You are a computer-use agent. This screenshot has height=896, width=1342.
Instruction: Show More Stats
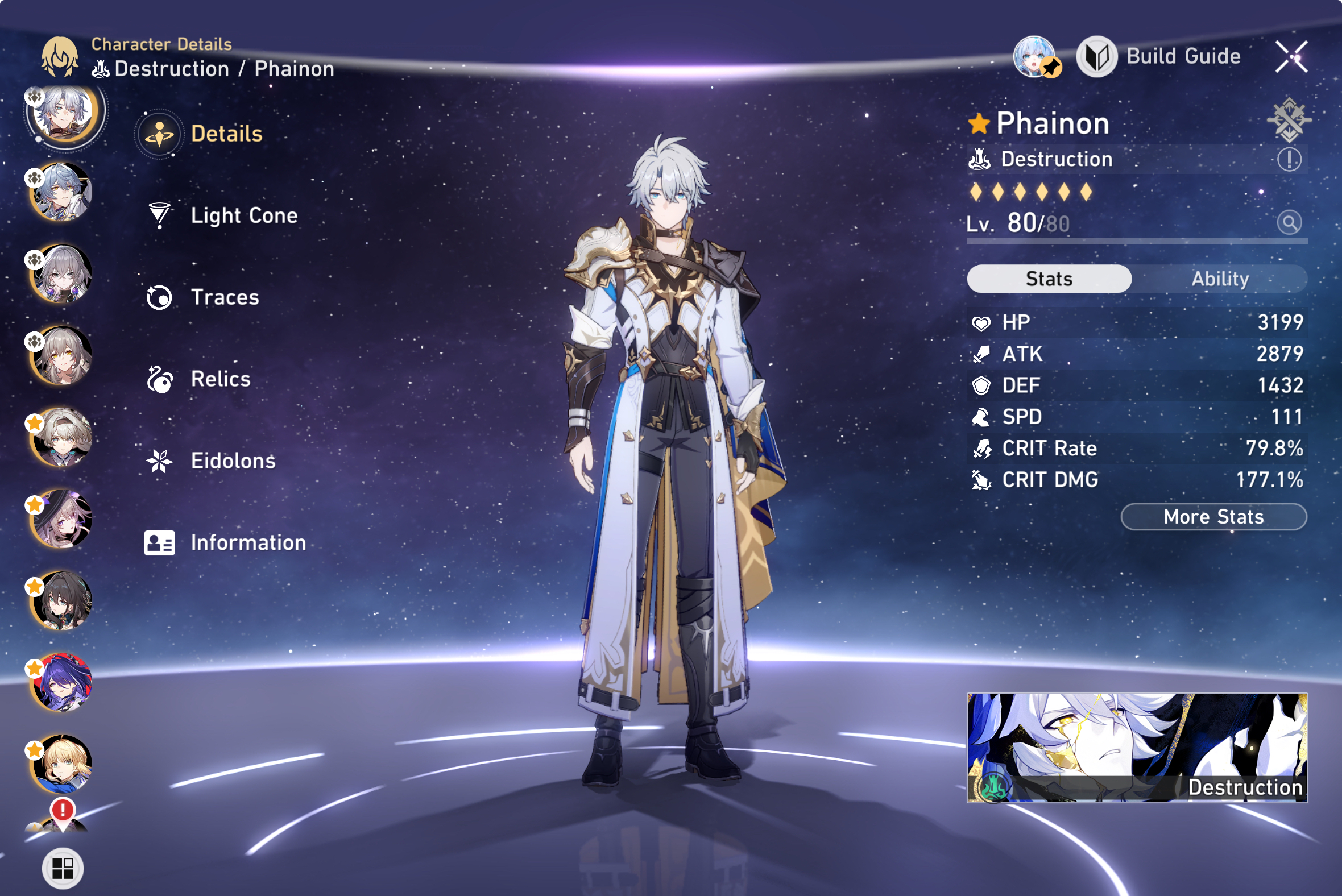click(x=1213, y=517)
